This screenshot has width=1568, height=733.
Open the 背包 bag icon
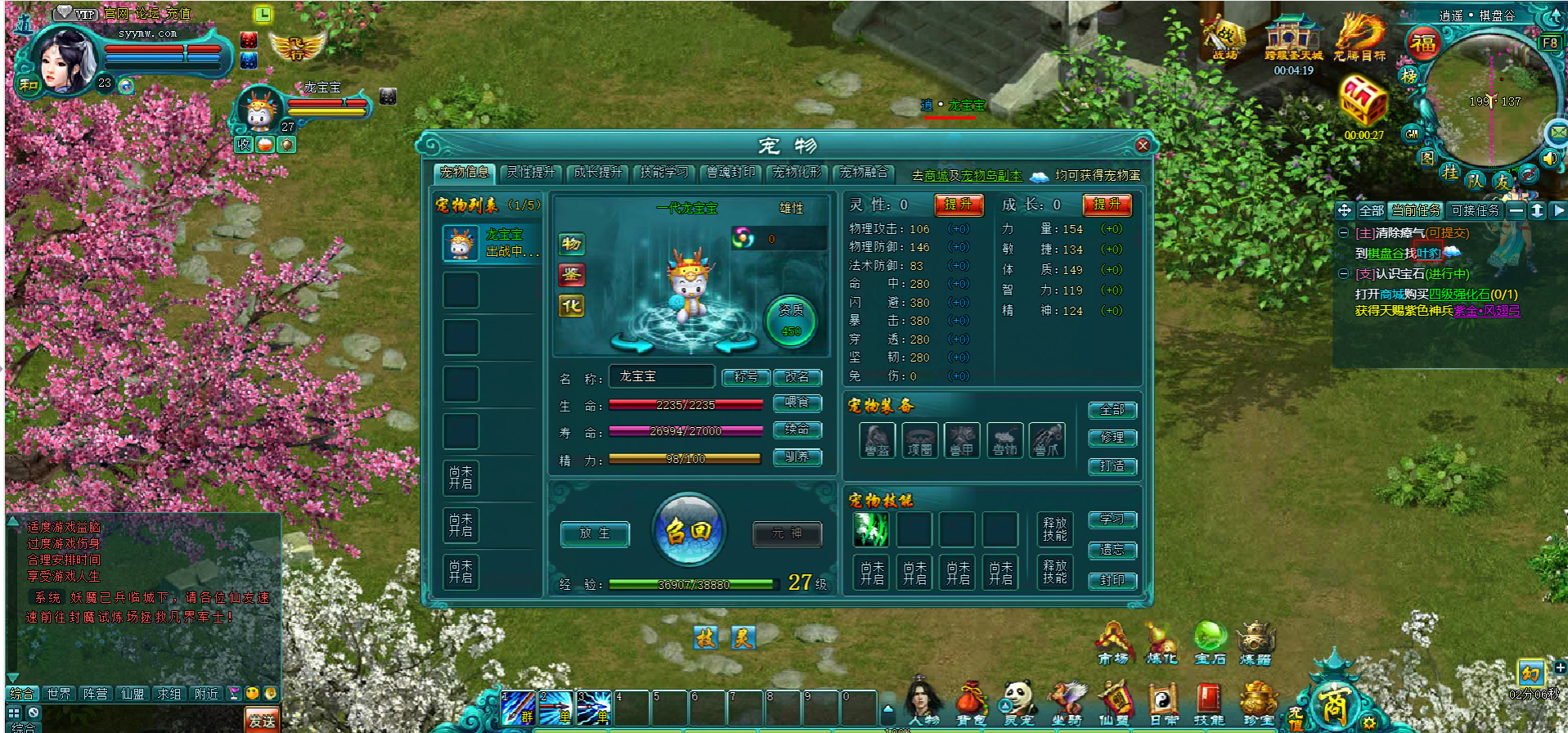971,704
